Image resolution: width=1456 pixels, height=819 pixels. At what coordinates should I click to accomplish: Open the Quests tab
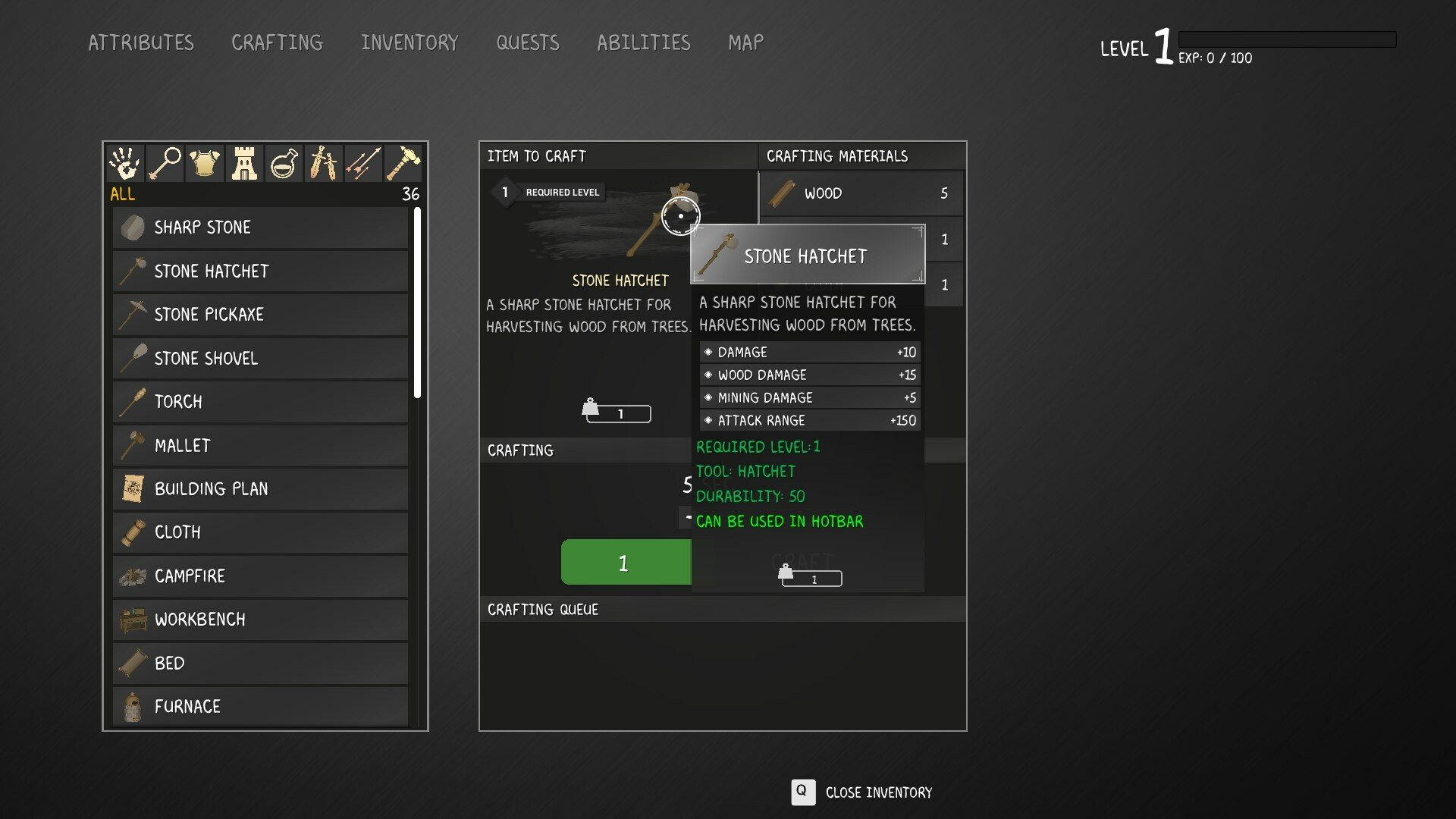click(528, 42)
